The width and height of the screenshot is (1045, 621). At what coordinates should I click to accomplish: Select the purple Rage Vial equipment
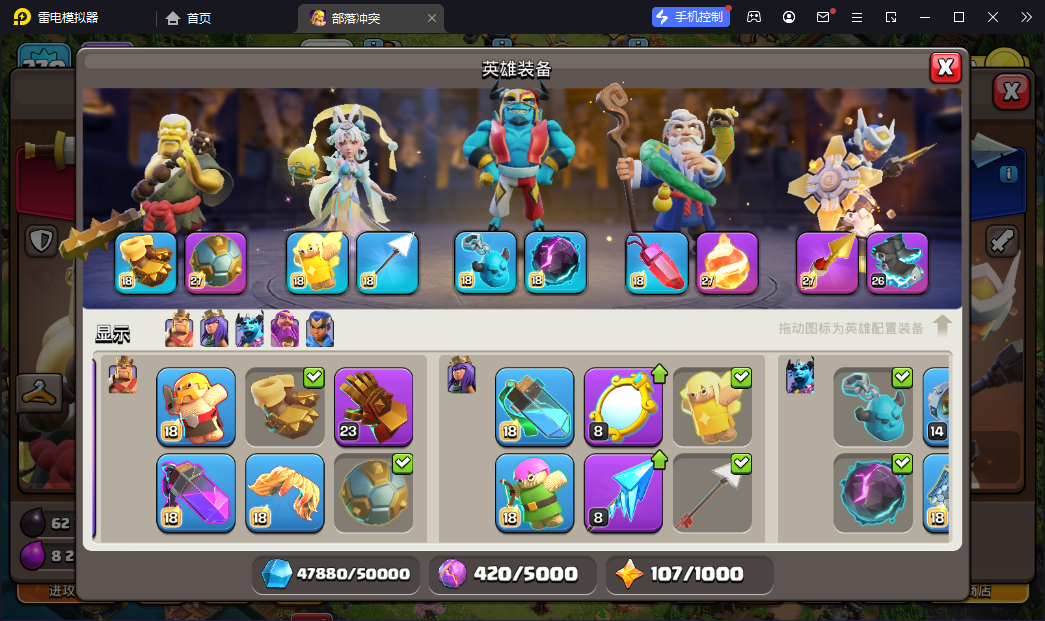(196, 492)
